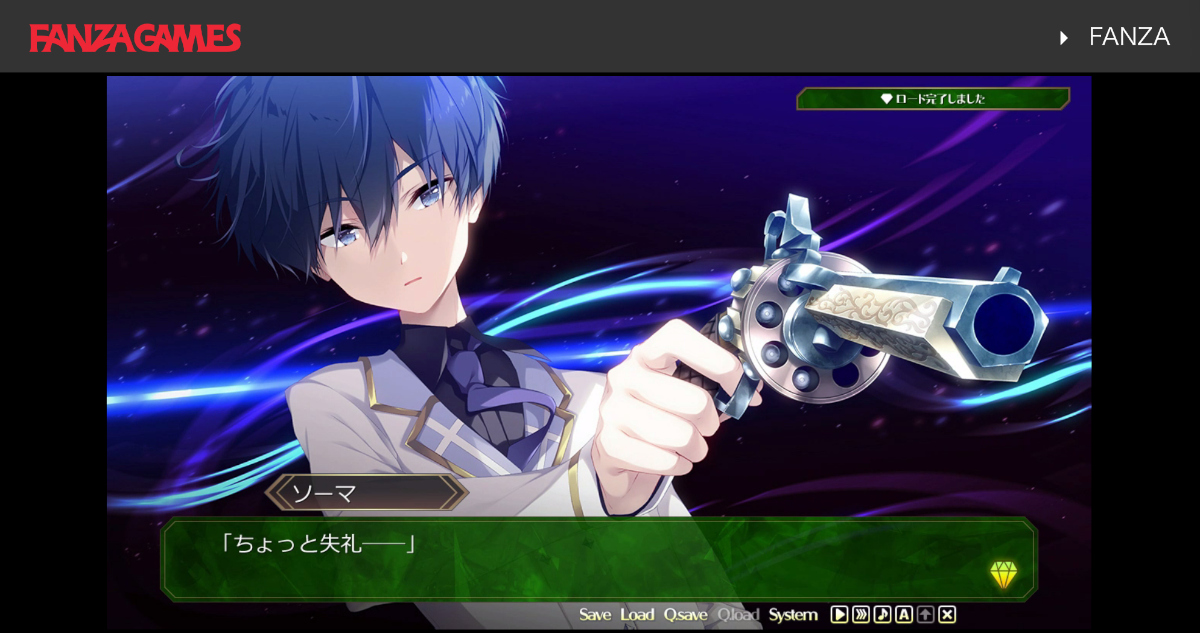1200x633 pixels.
Task: Click the greyed-out Q.load button
Action: (738, 615)
